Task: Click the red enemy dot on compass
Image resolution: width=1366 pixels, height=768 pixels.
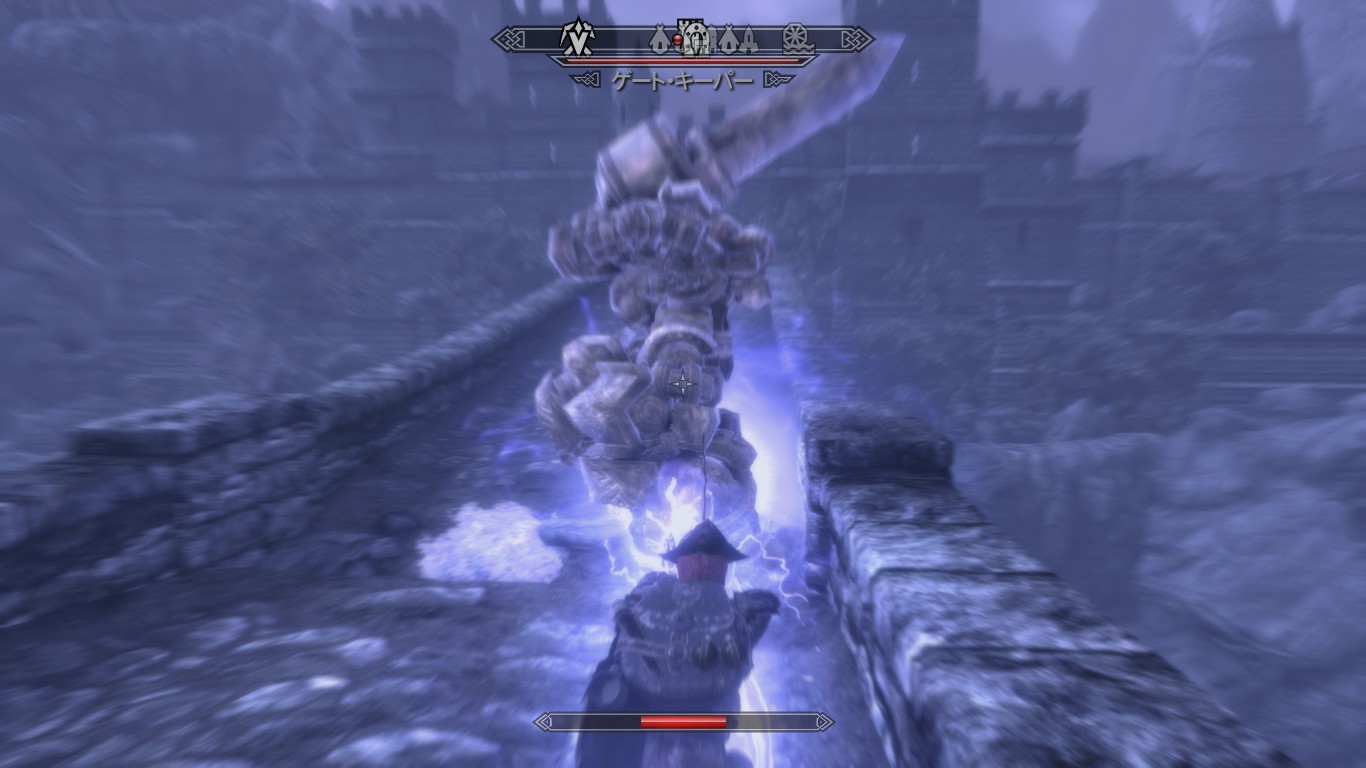Action: (678, 39)
